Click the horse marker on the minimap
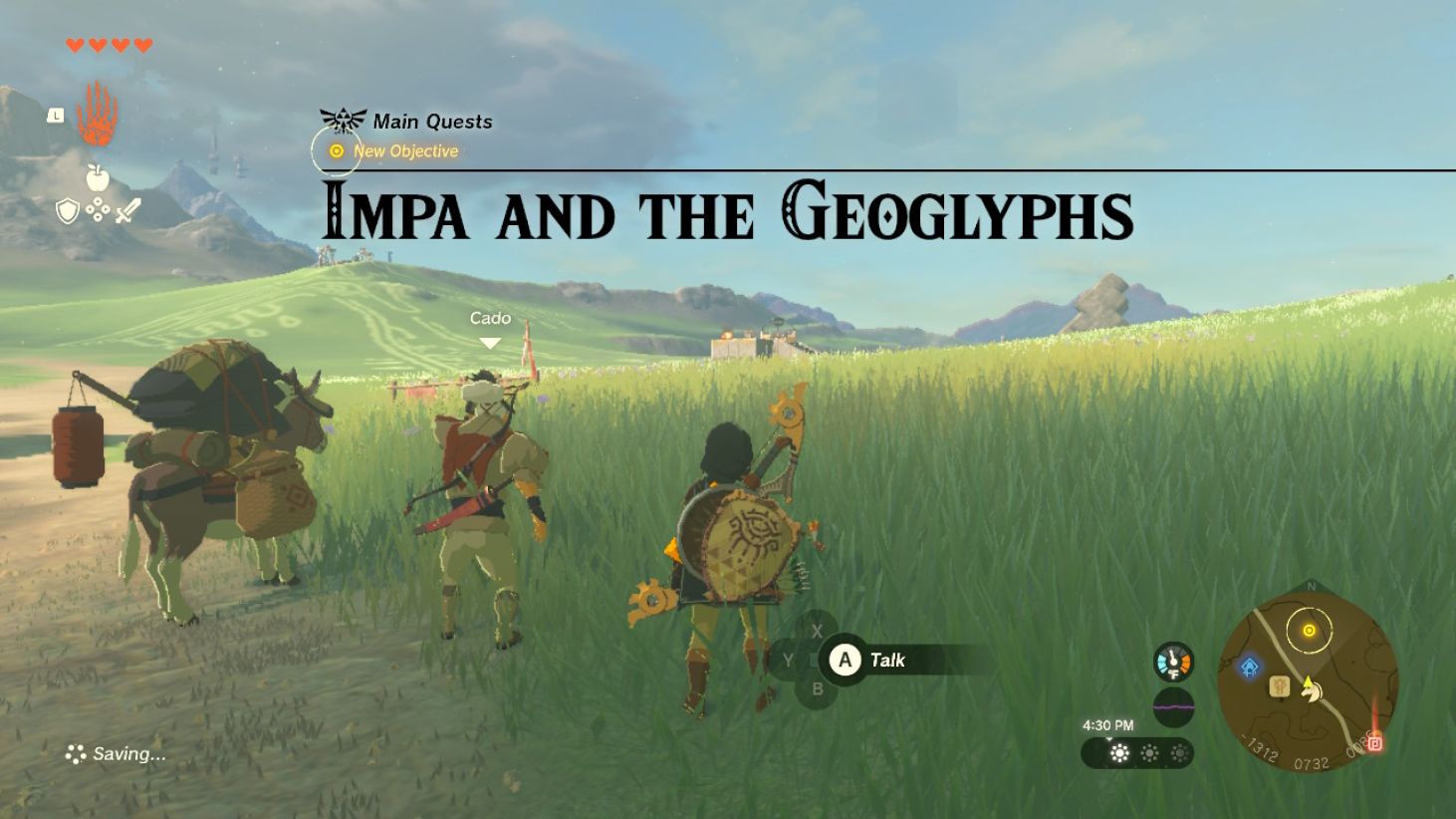The width and height of the screenshot is (1456, 819). [1312, 692]
